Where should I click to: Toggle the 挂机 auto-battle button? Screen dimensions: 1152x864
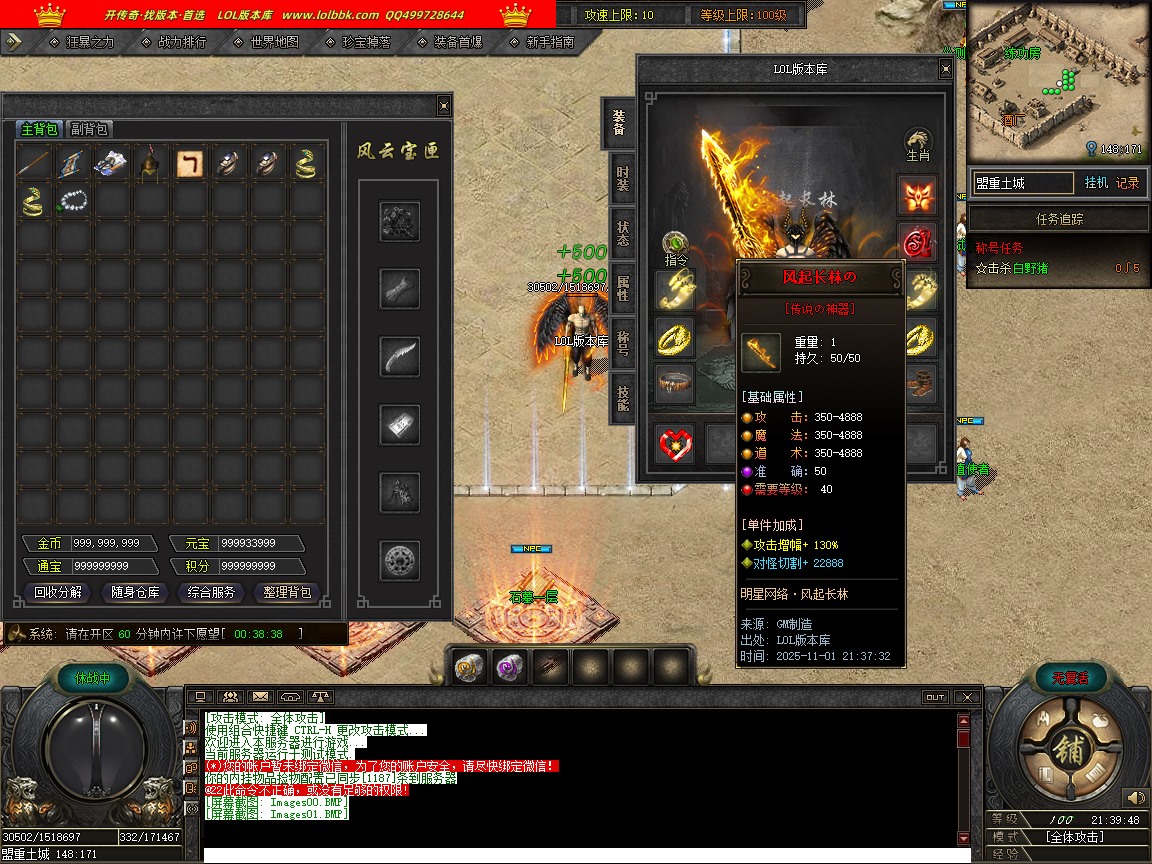point(1096,183)
